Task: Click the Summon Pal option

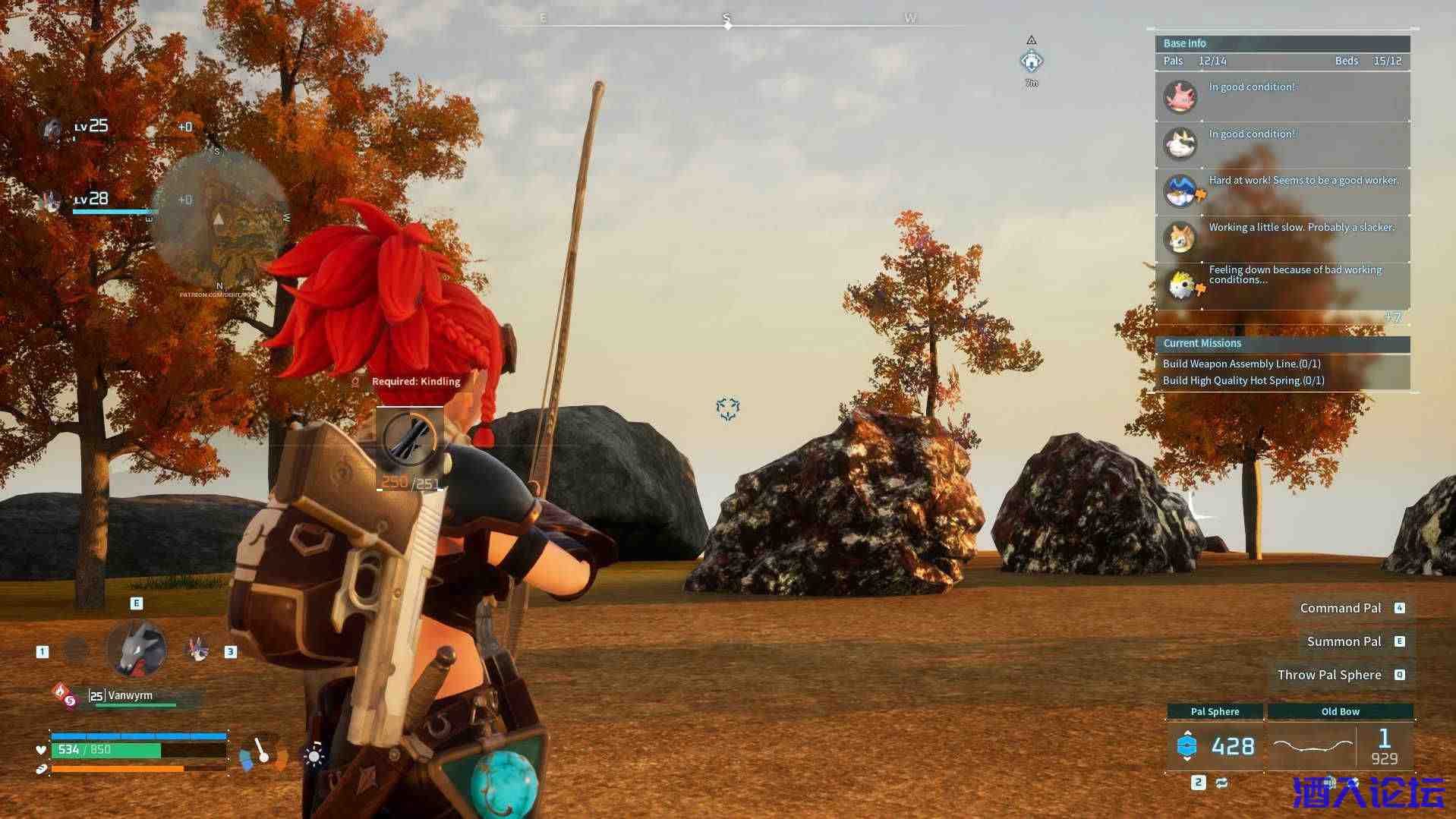Action: pos(1344,641)
